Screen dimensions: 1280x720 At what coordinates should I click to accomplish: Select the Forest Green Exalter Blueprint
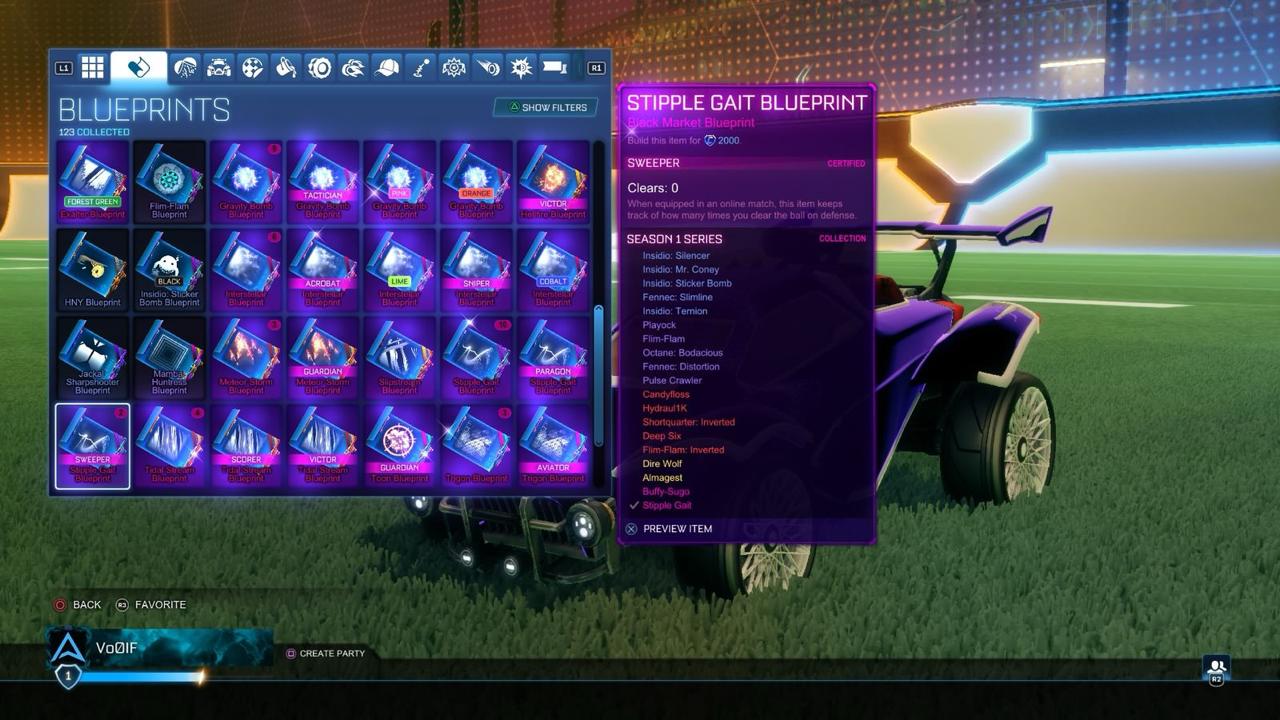pyautogui.click(x=93, y=181)
